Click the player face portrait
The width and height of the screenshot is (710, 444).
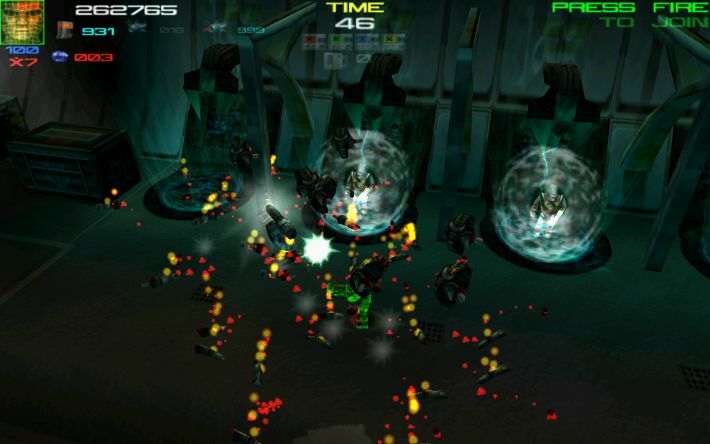[x=21, y=21]
